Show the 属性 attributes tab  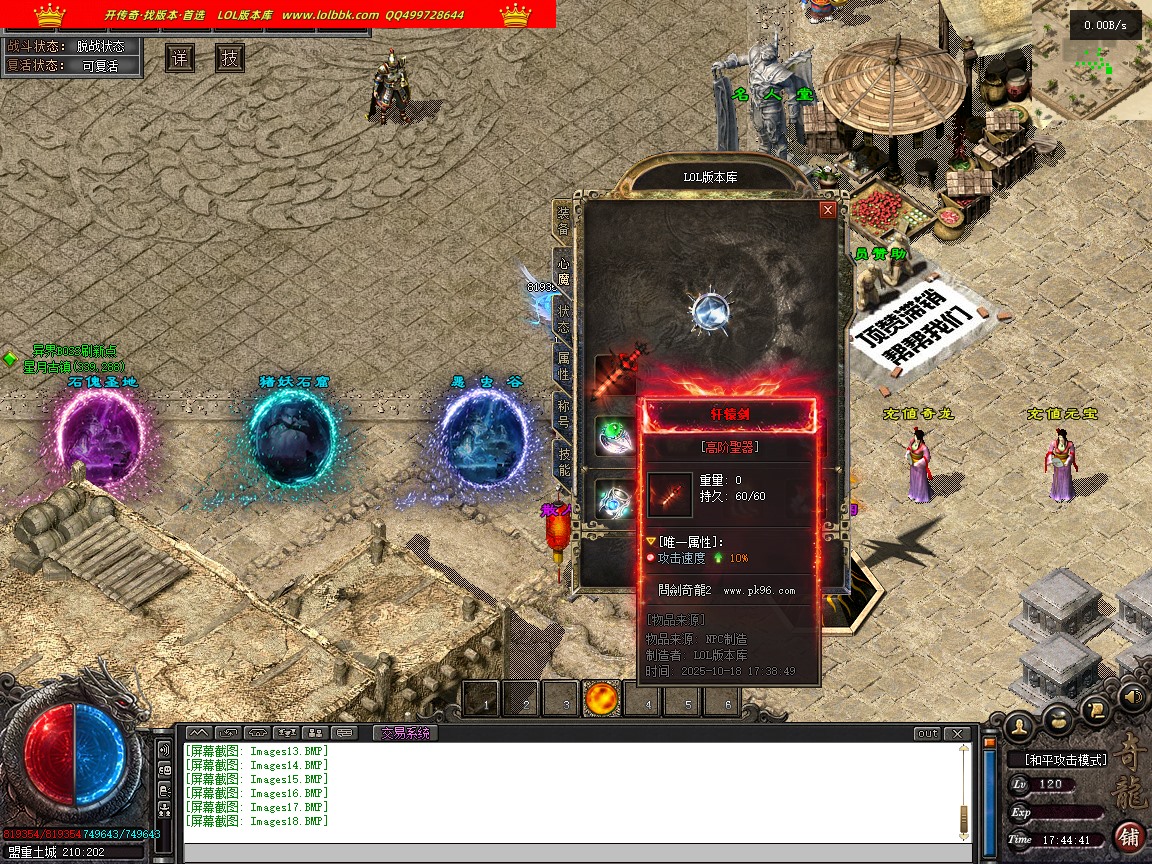click(563, 365)
